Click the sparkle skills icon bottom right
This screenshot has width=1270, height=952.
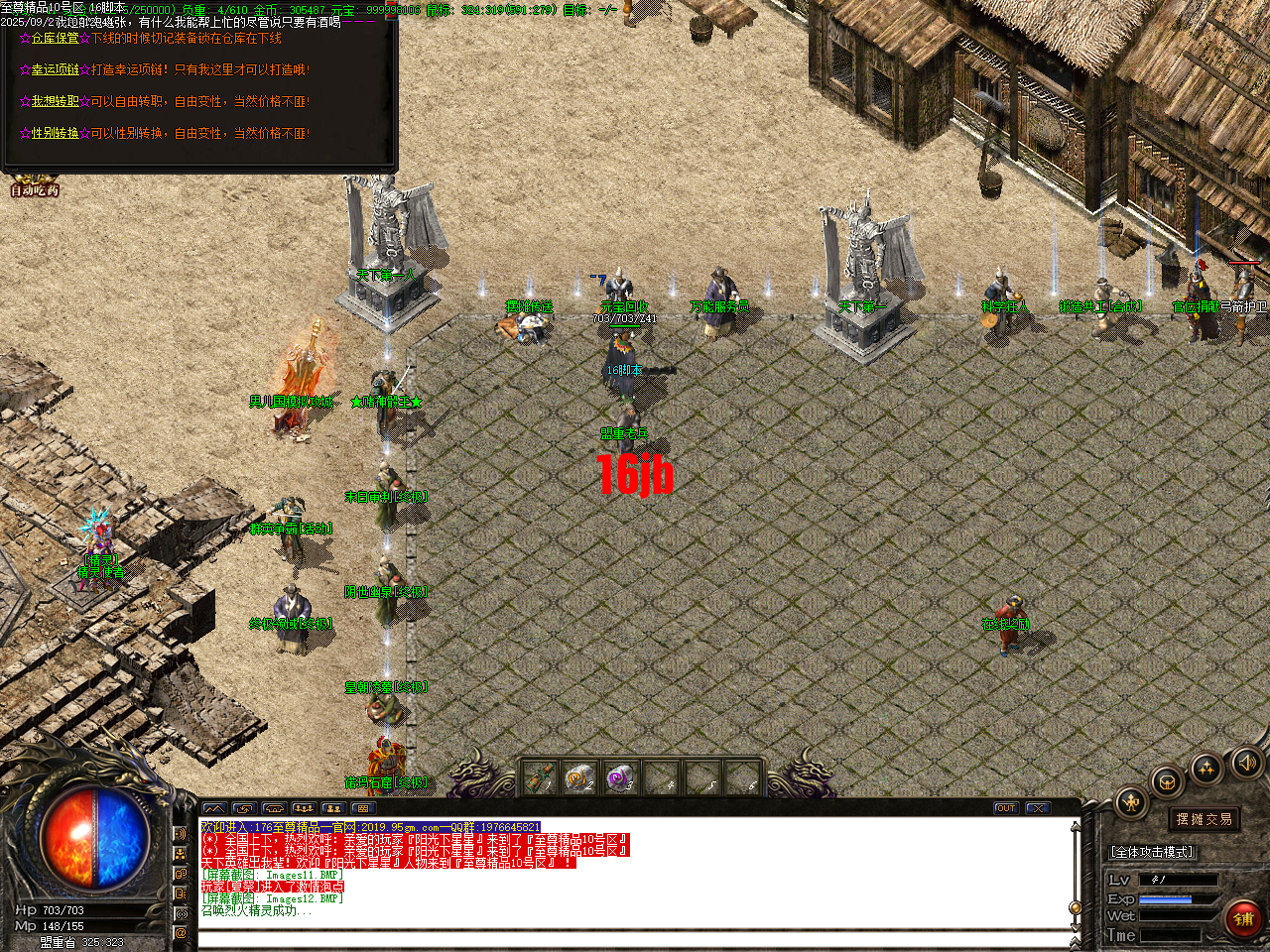coord(1205,769)
